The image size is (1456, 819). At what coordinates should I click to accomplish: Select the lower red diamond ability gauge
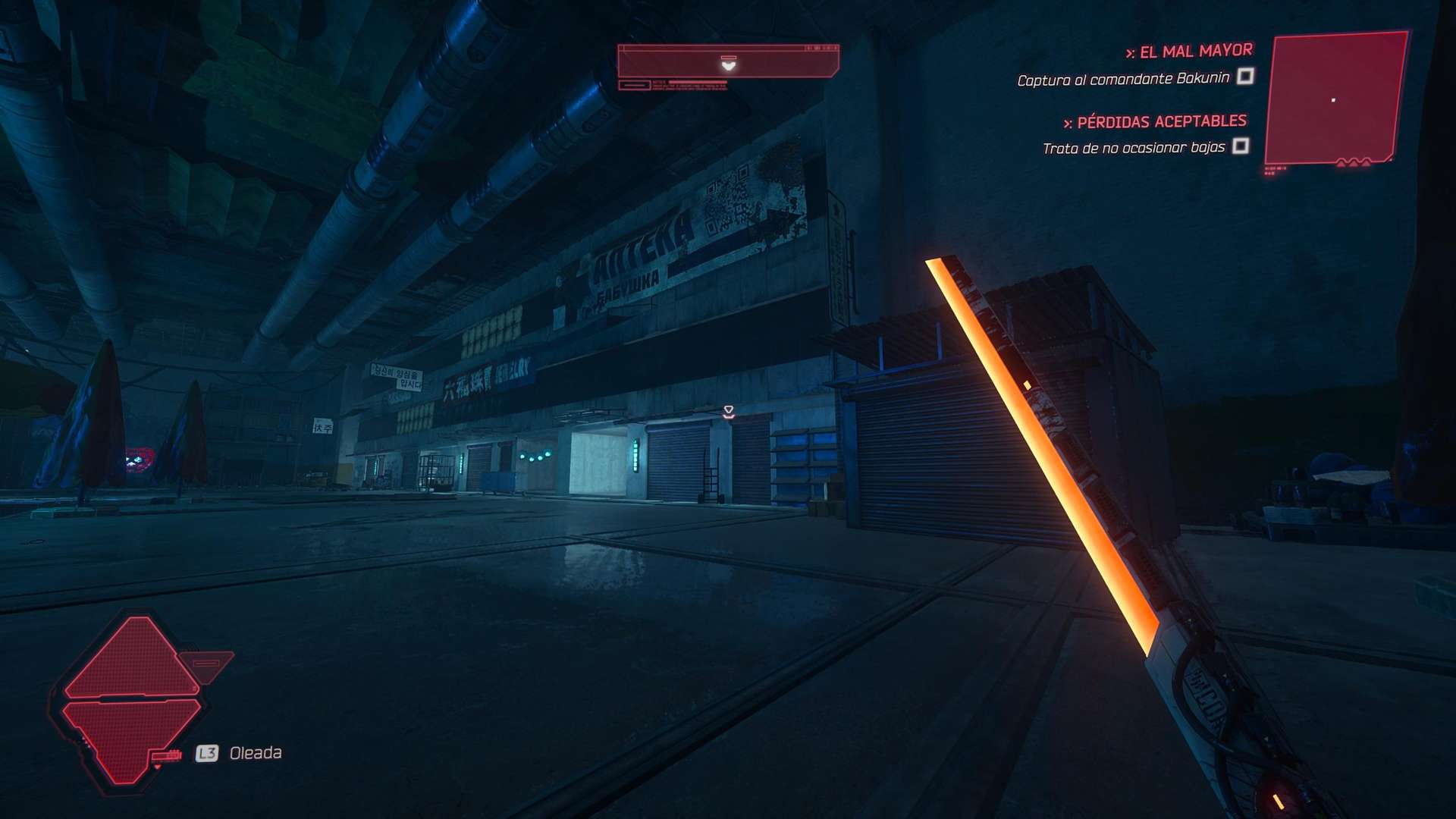129,737
